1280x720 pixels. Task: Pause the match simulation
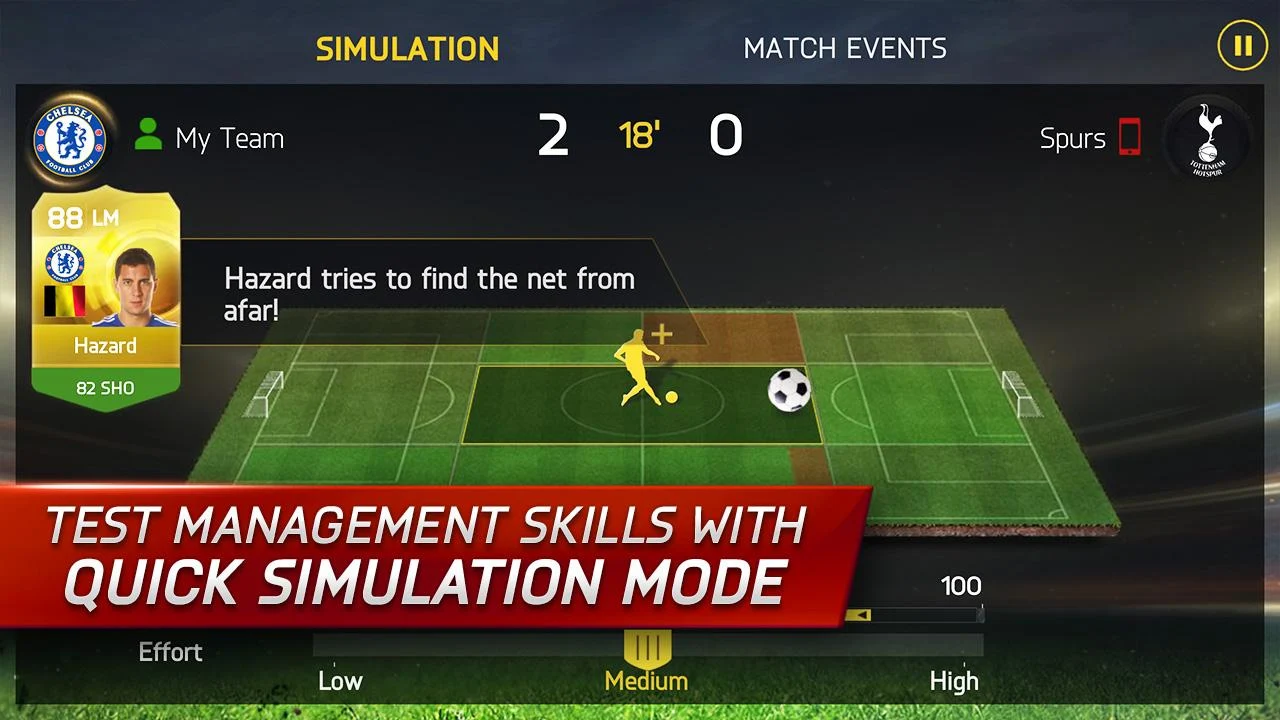pos(1242,45)
